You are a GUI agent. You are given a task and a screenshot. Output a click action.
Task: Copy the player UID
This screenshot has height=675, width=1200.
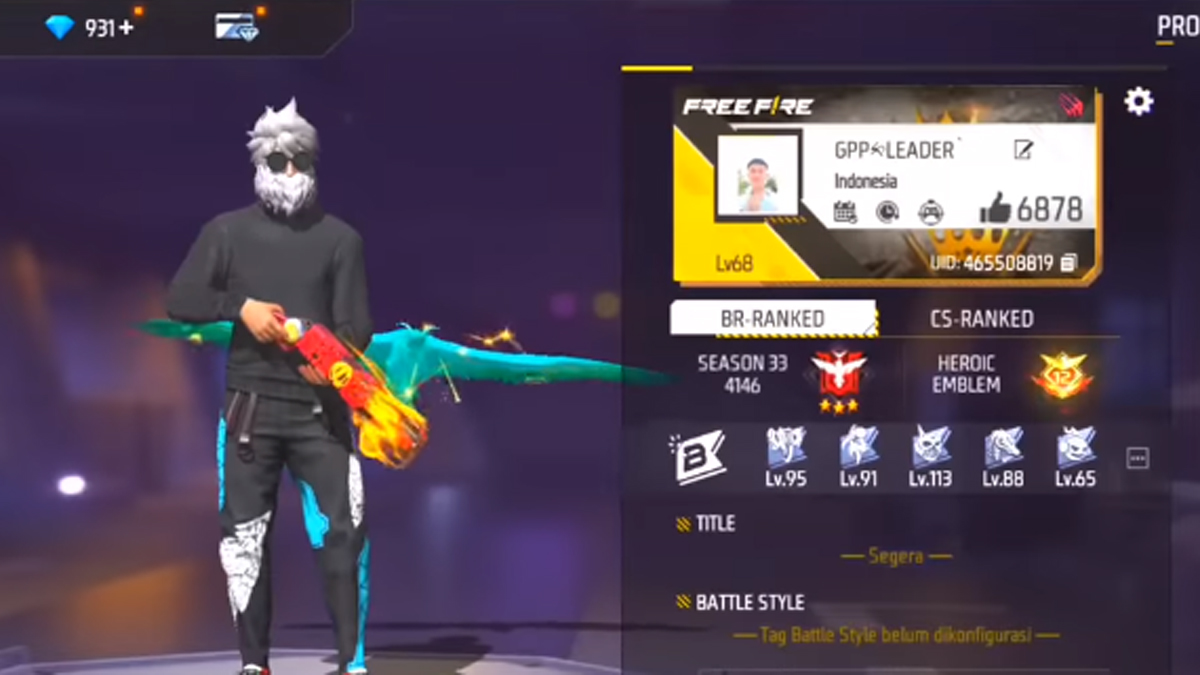1069,263
